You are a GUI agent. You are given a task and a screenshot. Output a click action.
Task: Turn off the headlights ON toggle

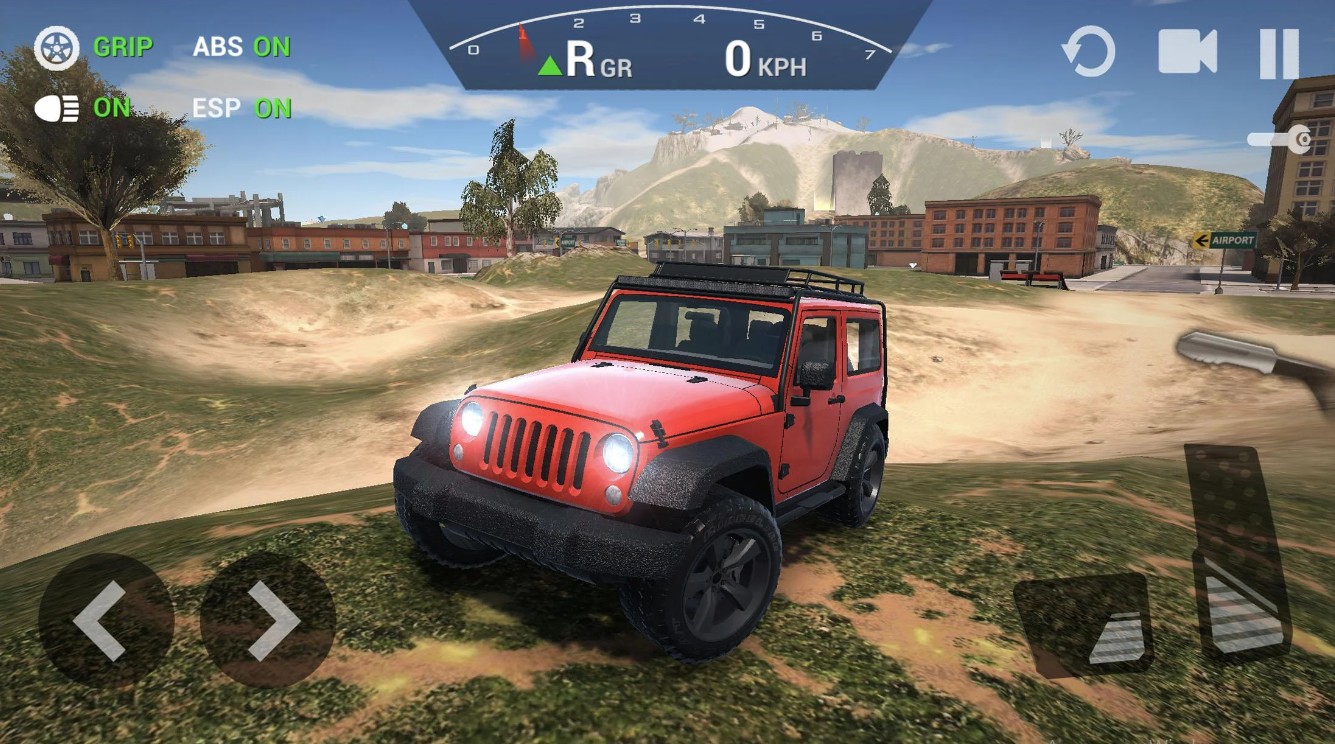tap(113, 107)
